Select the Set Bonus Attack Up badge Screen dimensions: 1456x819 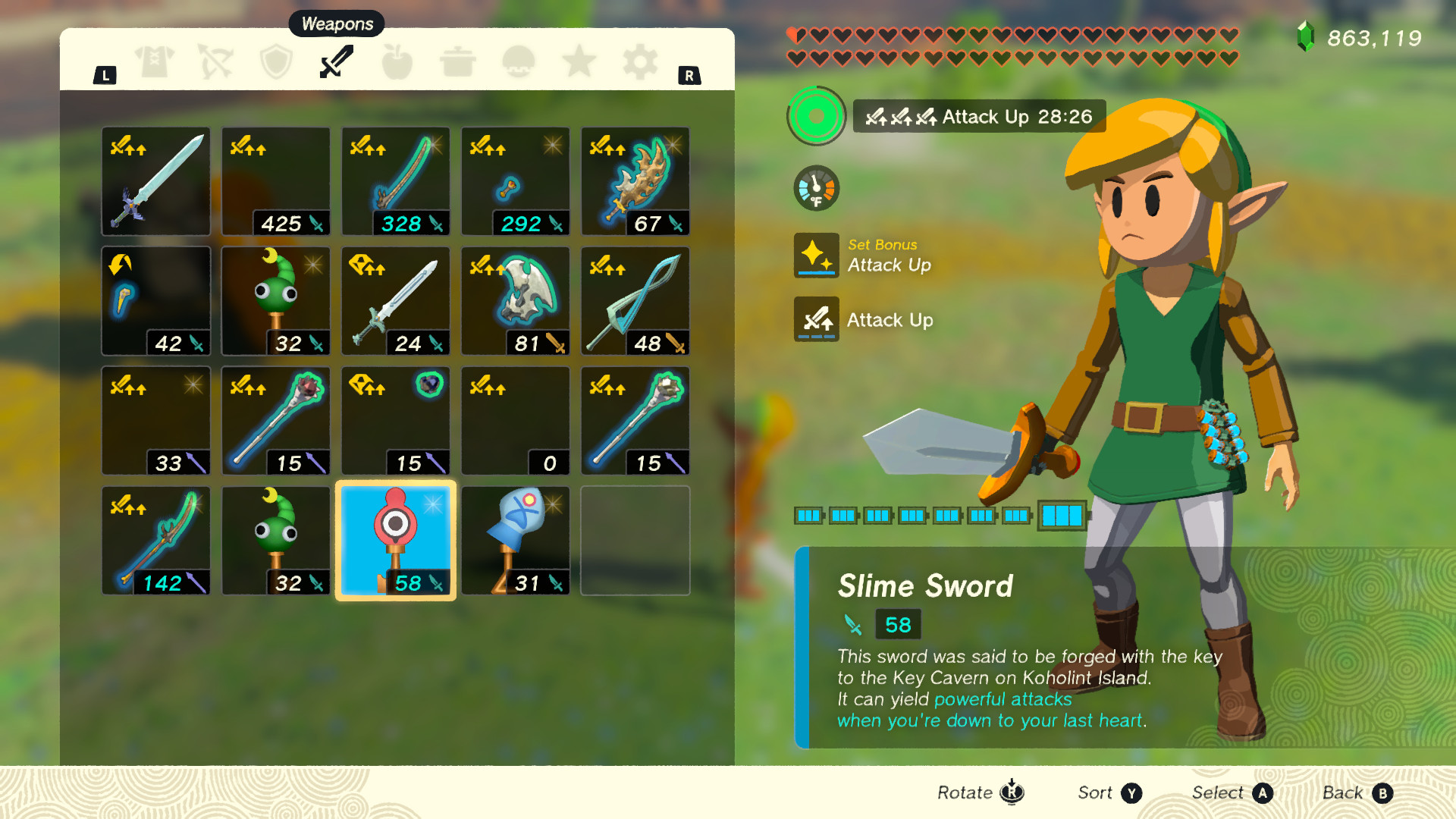click(817, 256)
